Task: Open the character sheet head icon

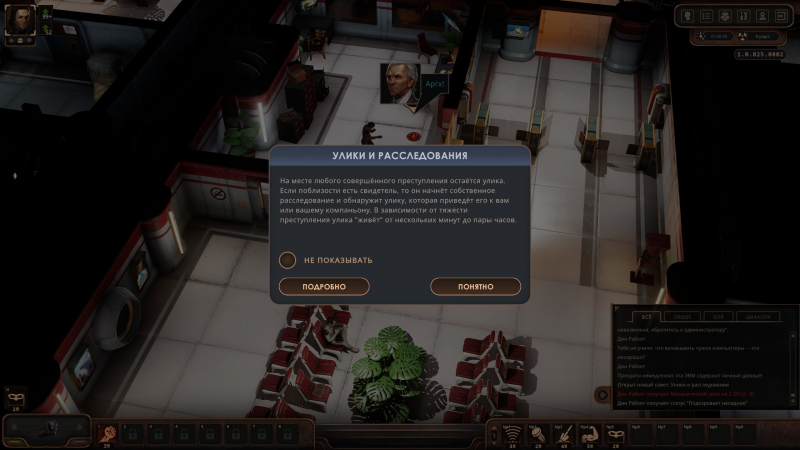Action: pyautogui.click(x=689, y=16)
